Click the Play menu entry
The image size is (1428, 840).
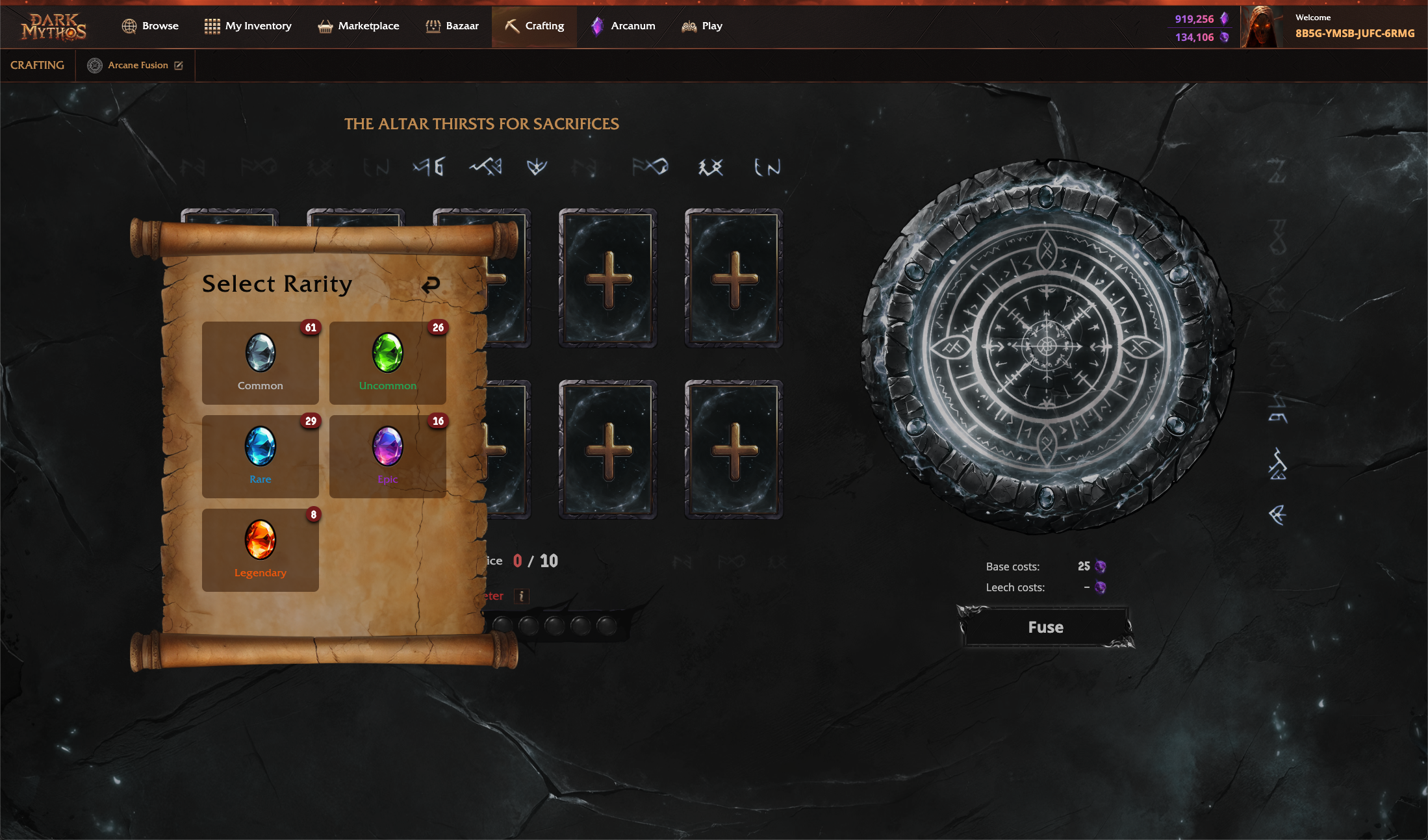click(x=702, y=26)
